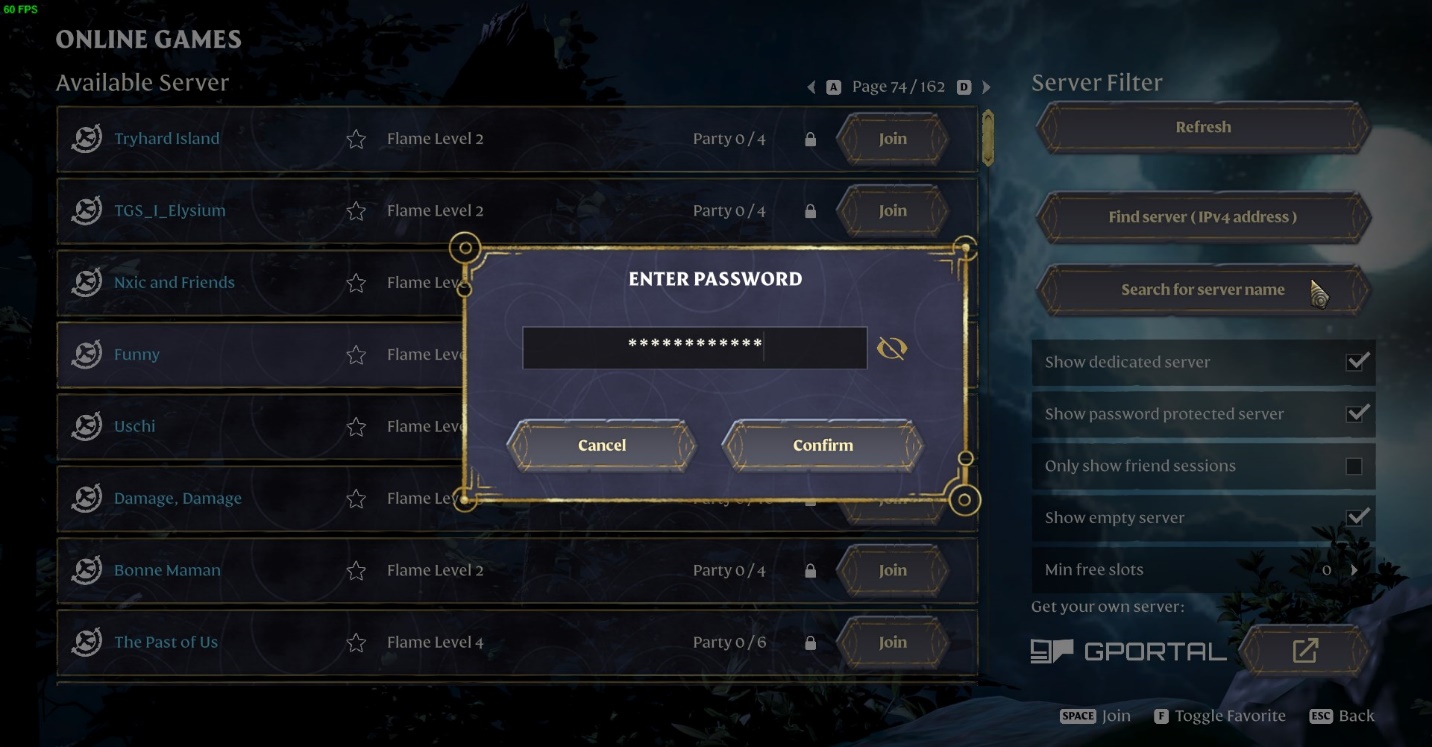Toggle password visibility with the eye icon
This screenshot has height=747, width=1432.
pyautogui.click(x=891, y=347)
